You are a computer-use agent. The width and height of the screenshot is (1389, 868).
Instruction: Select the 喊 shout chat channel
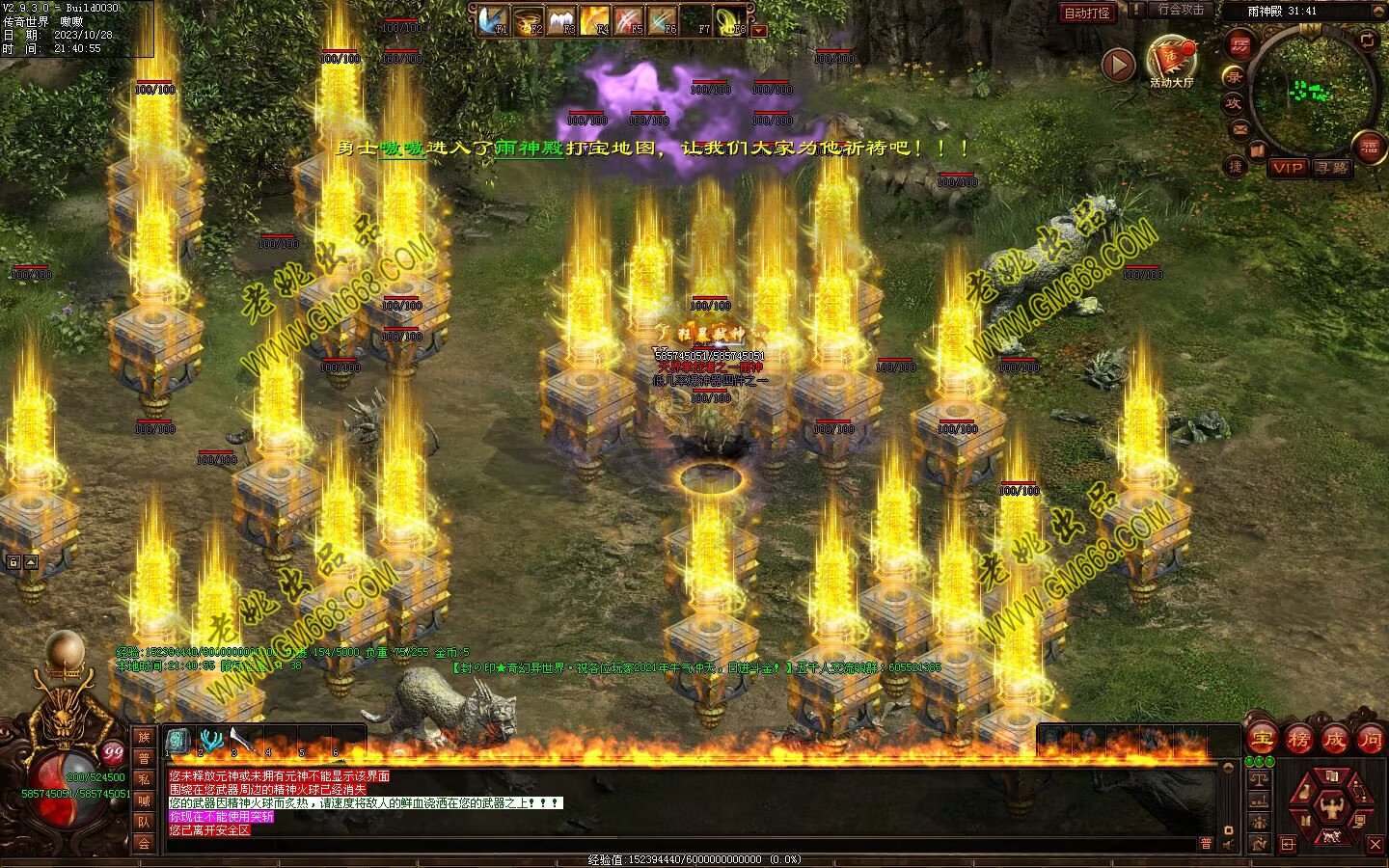pos(144,800)
